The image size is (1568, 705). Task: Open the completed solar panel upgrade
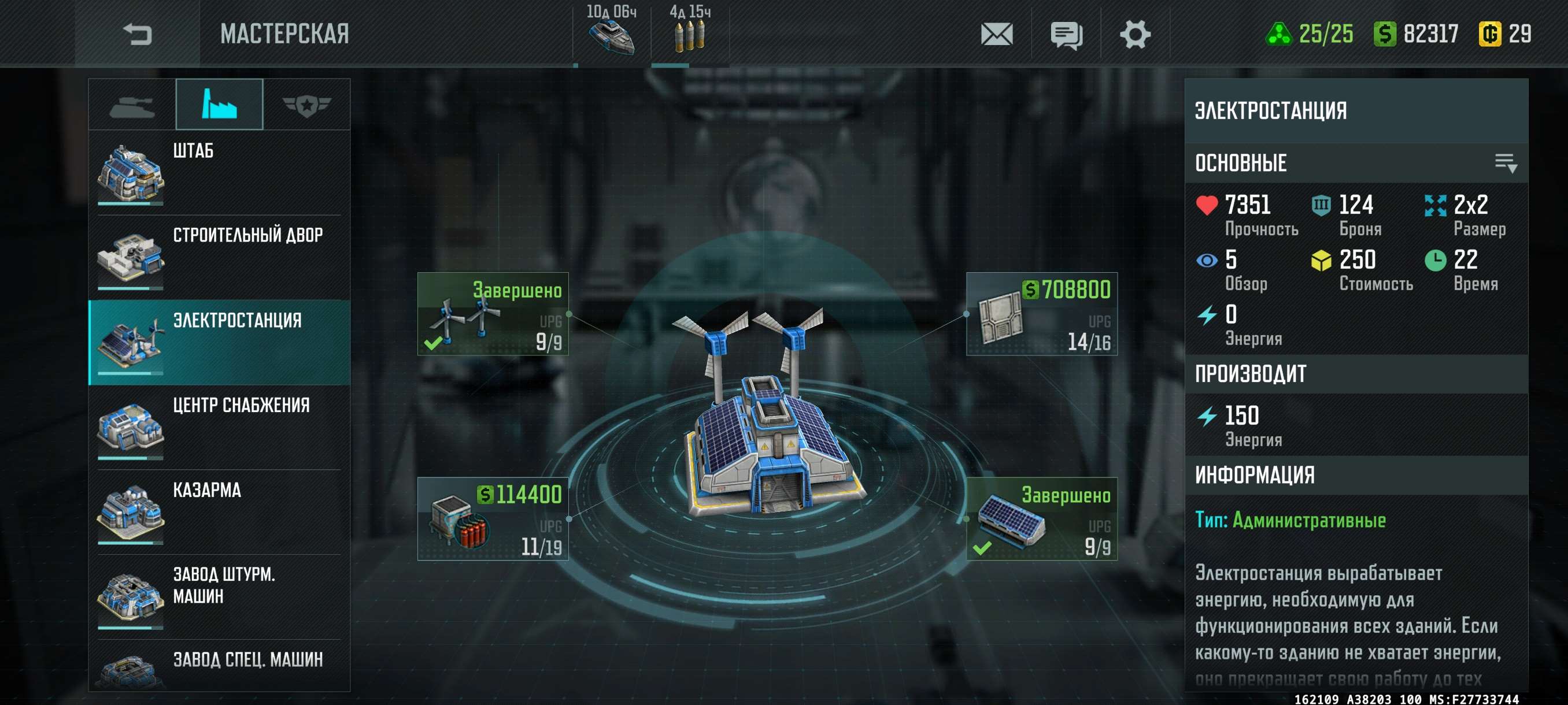click(x=1041, y=519)
